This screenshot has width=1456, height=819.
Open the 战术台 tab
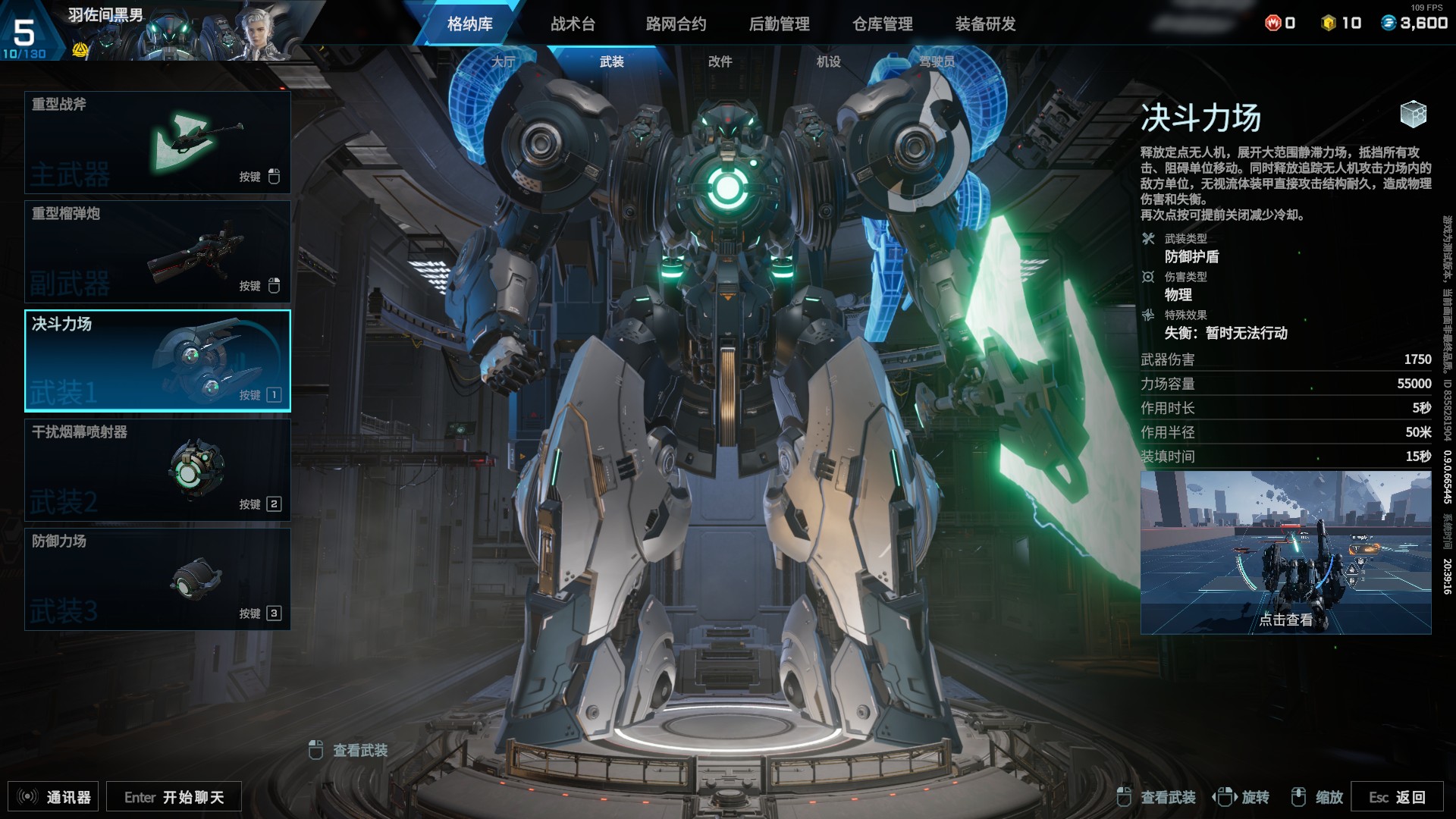[573, 24]
